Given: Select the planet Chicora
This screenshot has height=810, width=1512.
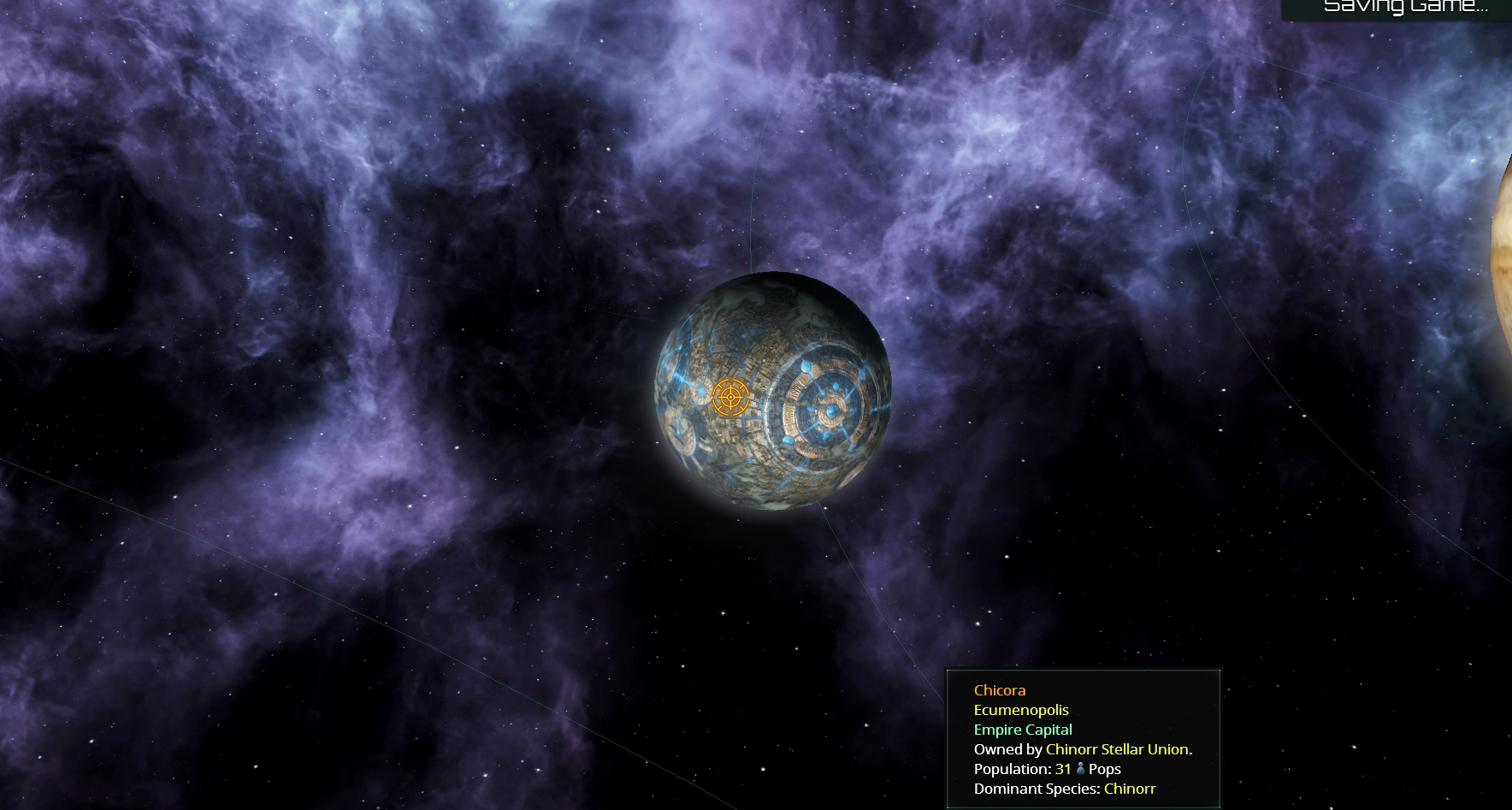Looking at the screenshot, I should (772, 392).
